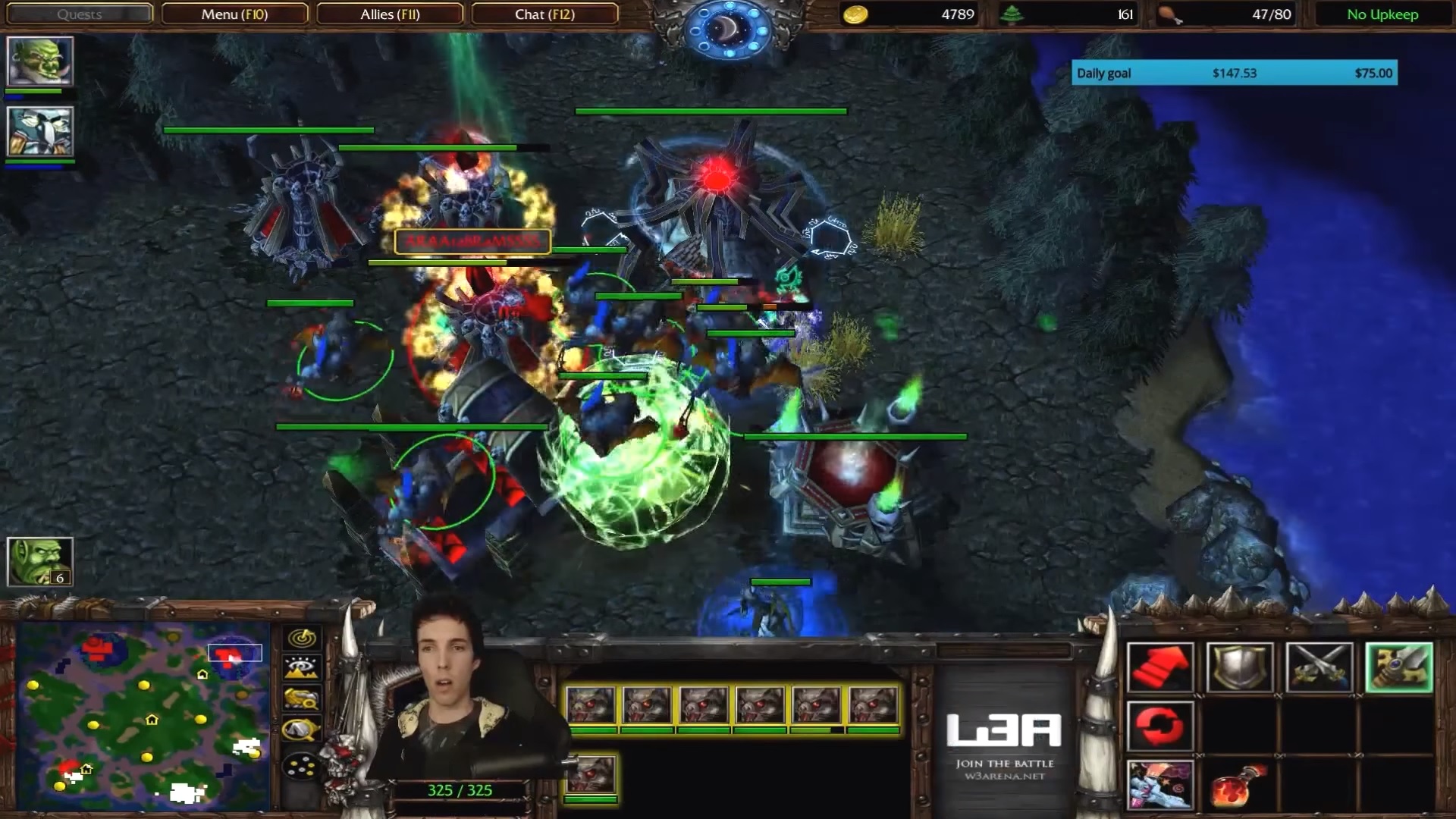Open the Allies (F11) panel

pyautogui.click(x=389, y=14)
